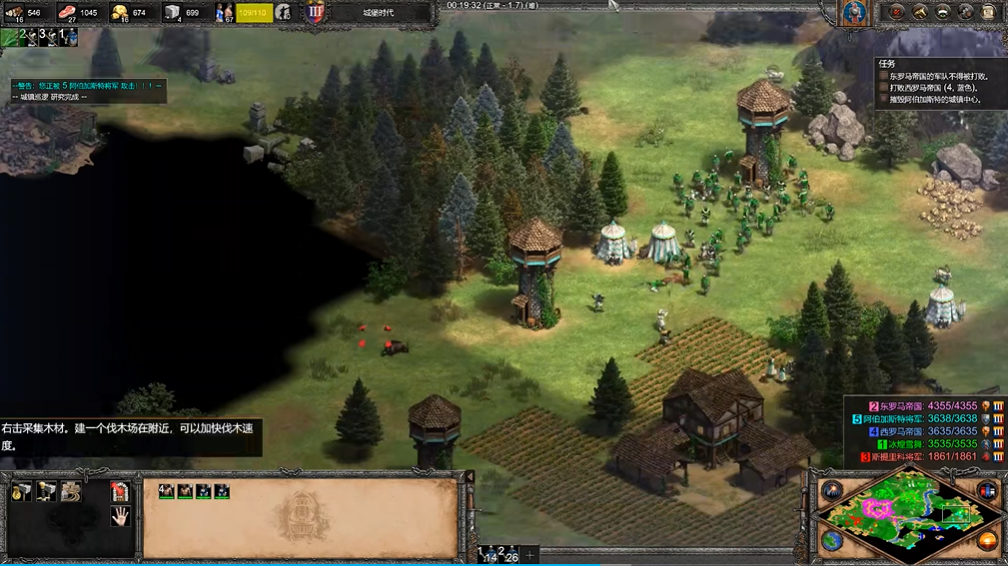Open the build military buildings command
1008x566 pixels.
[46, 491]
